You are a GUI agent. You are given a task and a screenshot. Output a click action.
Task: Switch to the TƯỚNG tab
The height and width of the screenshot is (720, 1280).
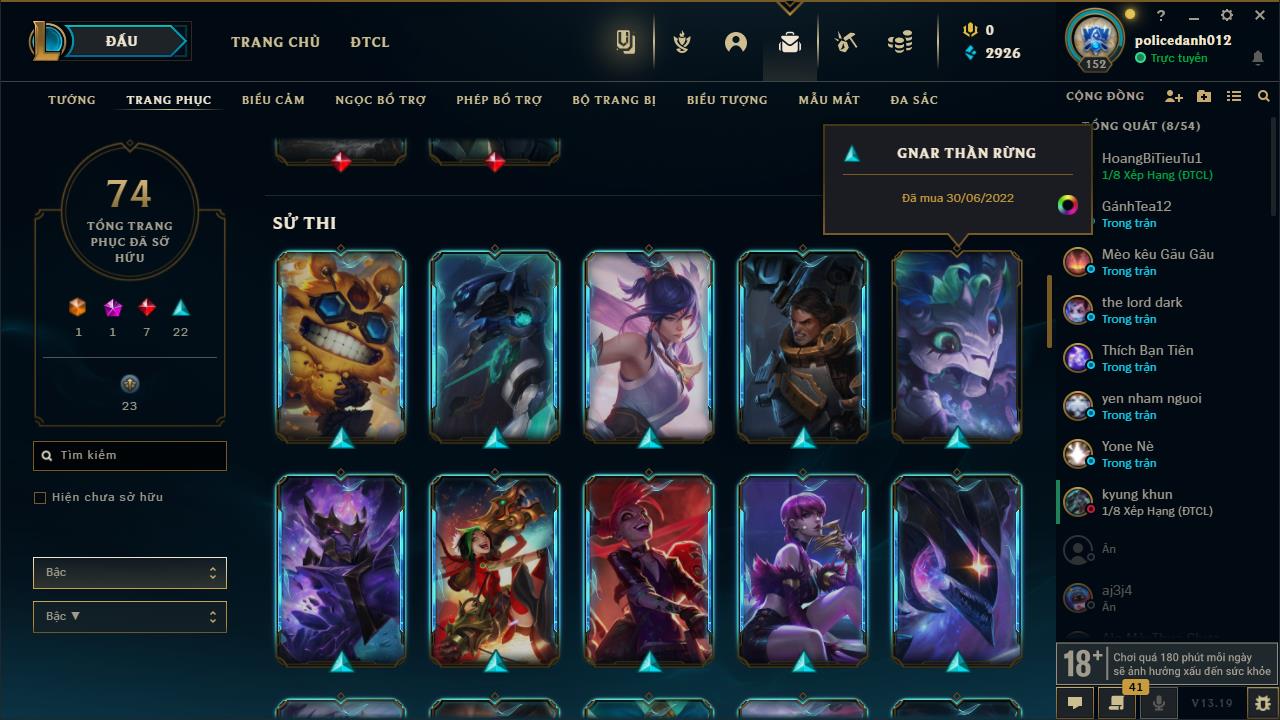(71, 100)
